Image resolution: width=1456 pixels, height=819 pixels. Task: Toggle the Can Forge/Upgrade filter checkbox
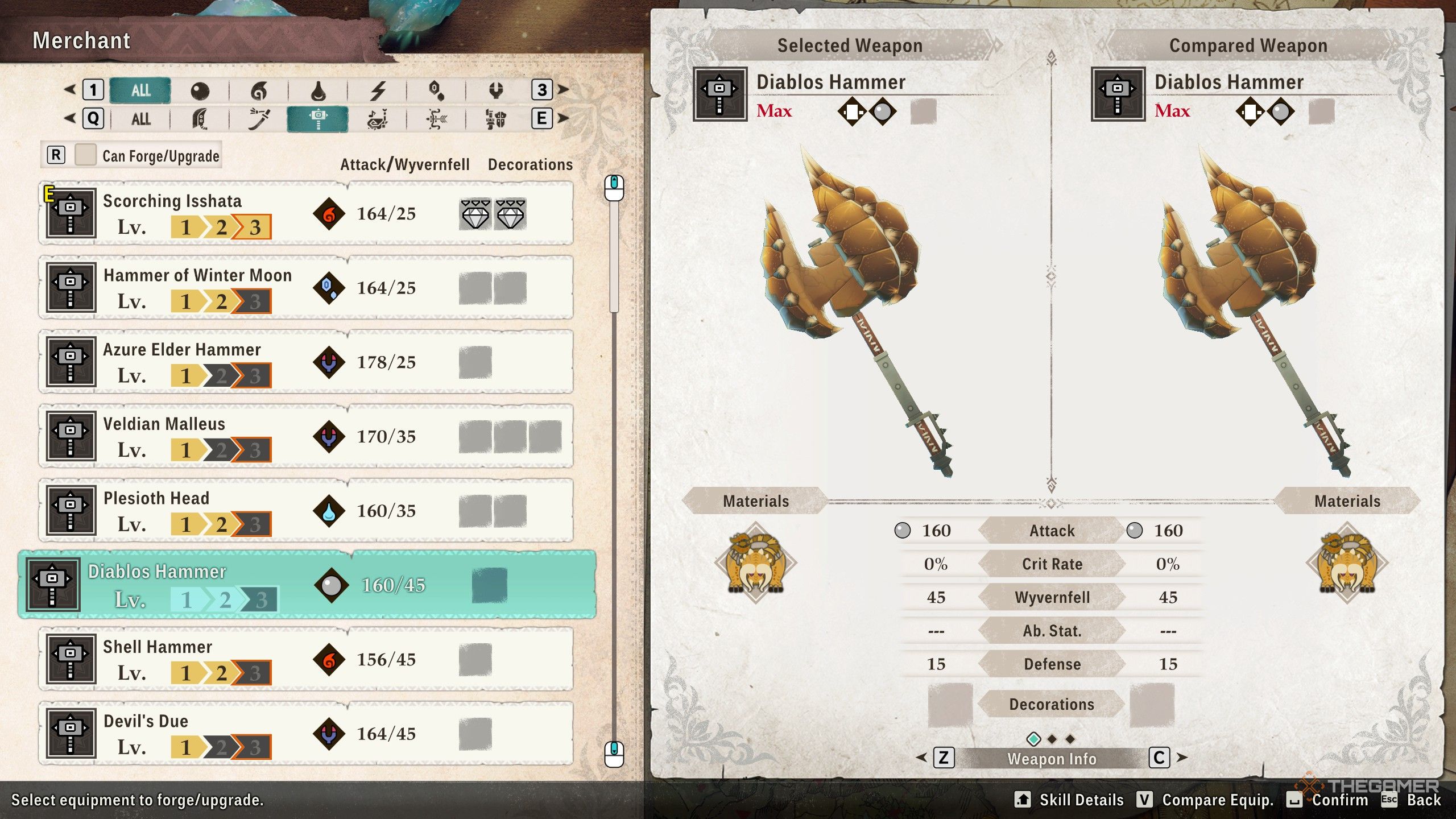[85, 155]
